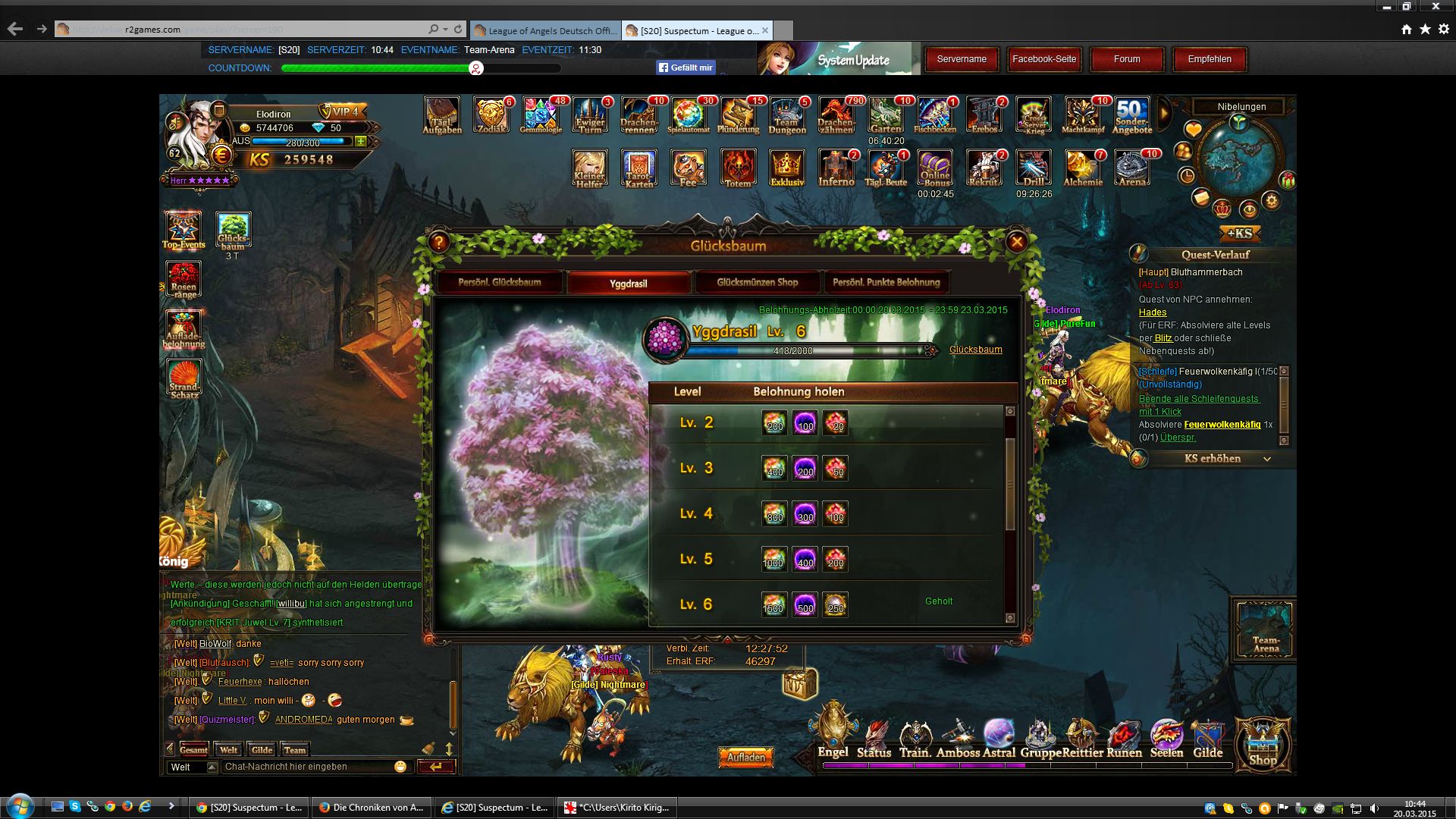Viewport: 1456px width, 819px height.
Task: Show the Persönl. Punkte Belohnung tab
Action: pos(886,283)
